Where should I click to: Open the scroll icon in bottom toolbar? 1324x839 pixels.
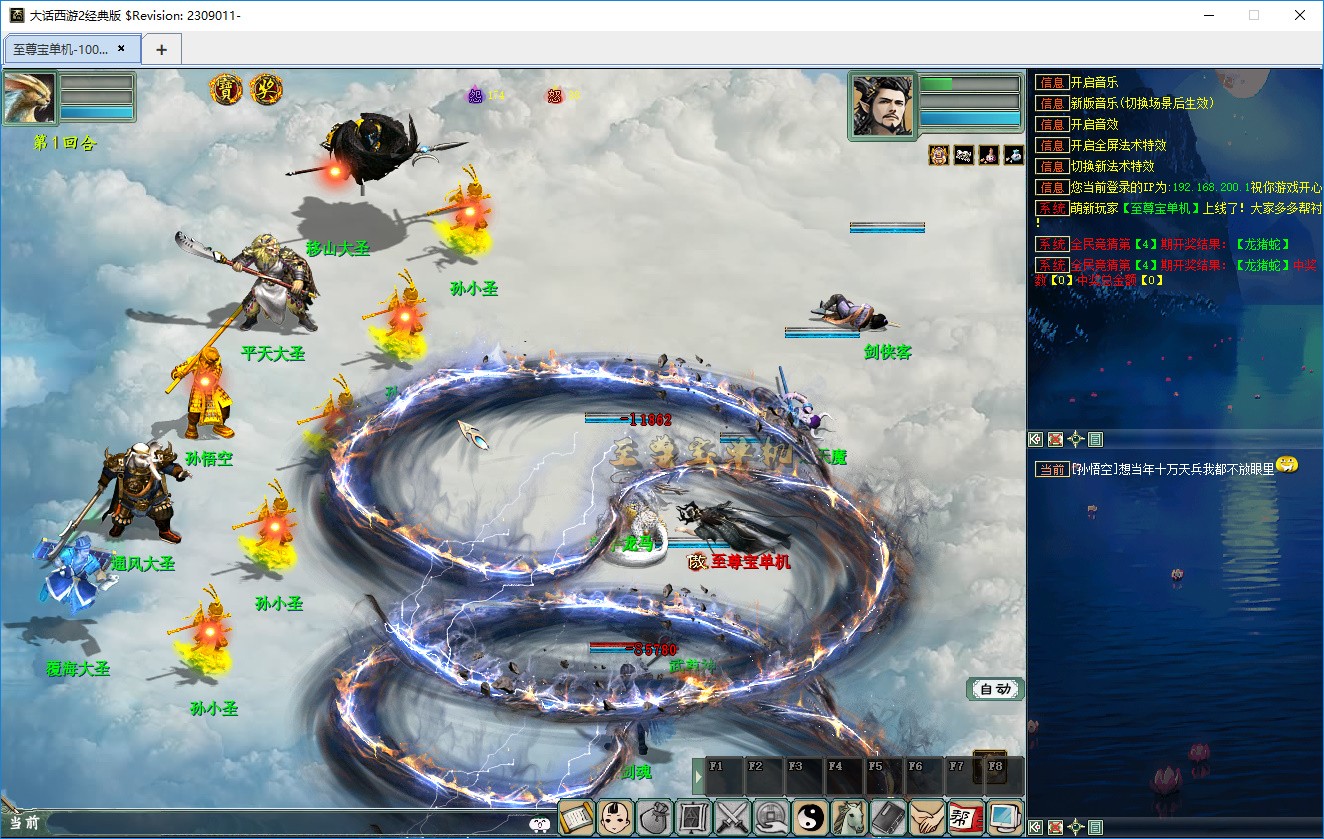[576, 817]
